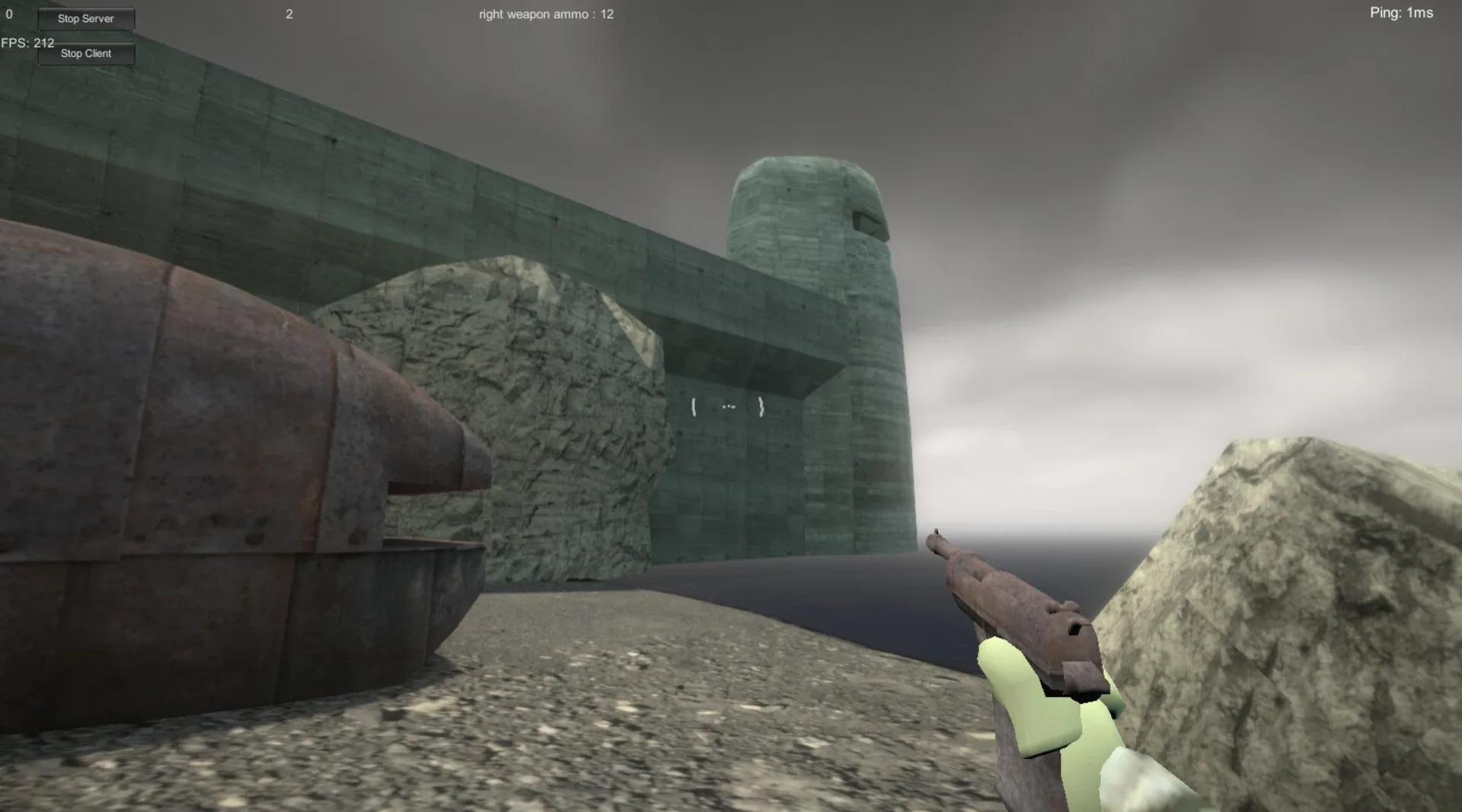Image resolution: width=1462 pixels, height=812 pixels.
Task: Click the crosshair reticle at screen center
Action: tap(727, 406)
